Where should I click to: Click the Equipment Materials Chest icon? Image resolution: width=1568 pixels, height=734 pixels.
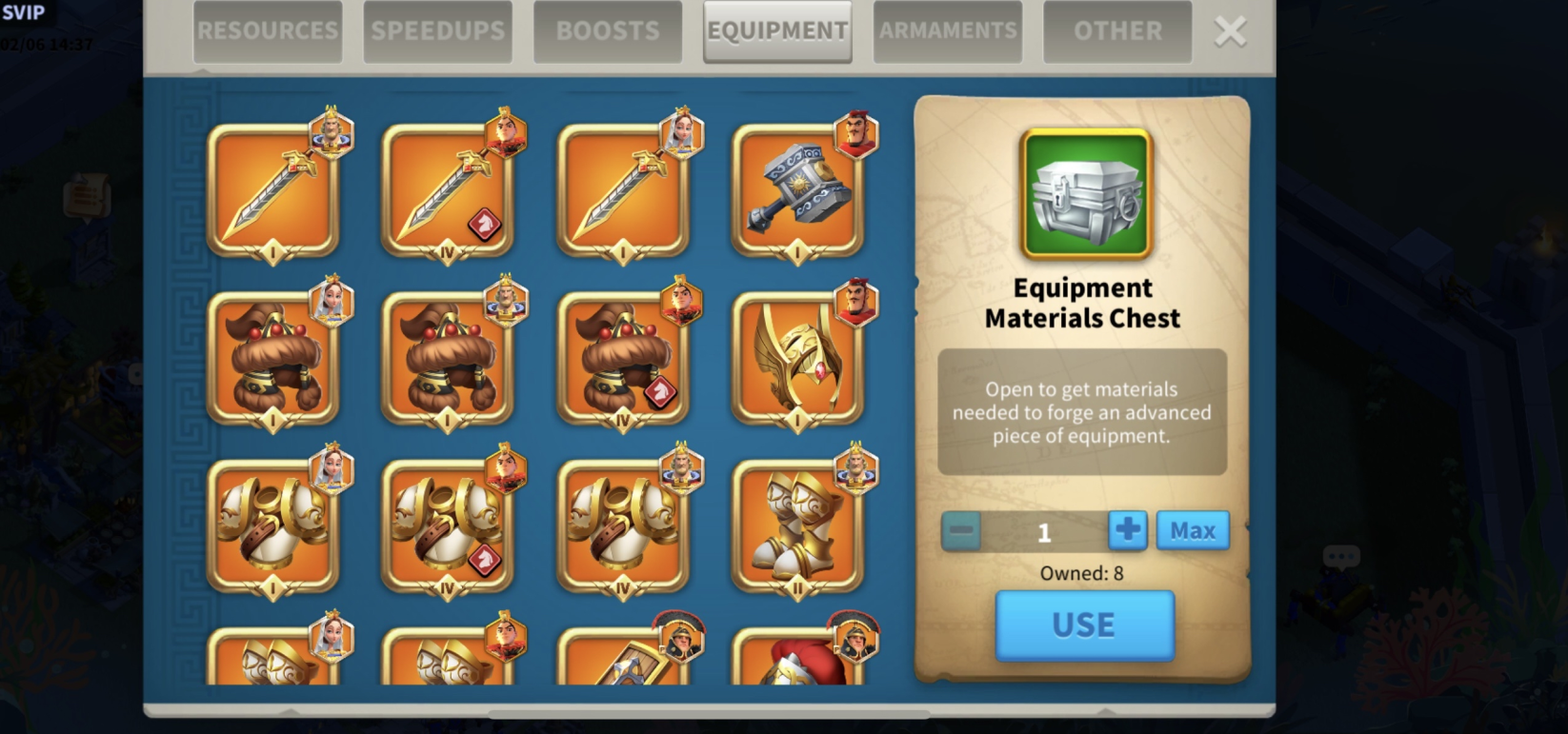[1086, 194]
